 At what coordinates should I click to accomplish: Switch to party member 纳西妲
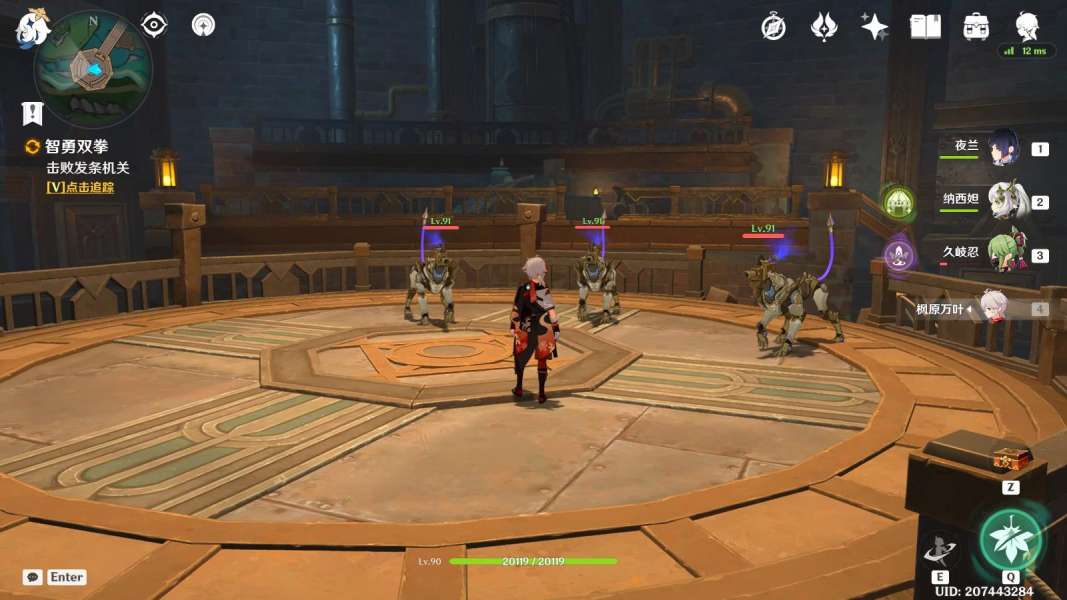(x=1007, y=201)
